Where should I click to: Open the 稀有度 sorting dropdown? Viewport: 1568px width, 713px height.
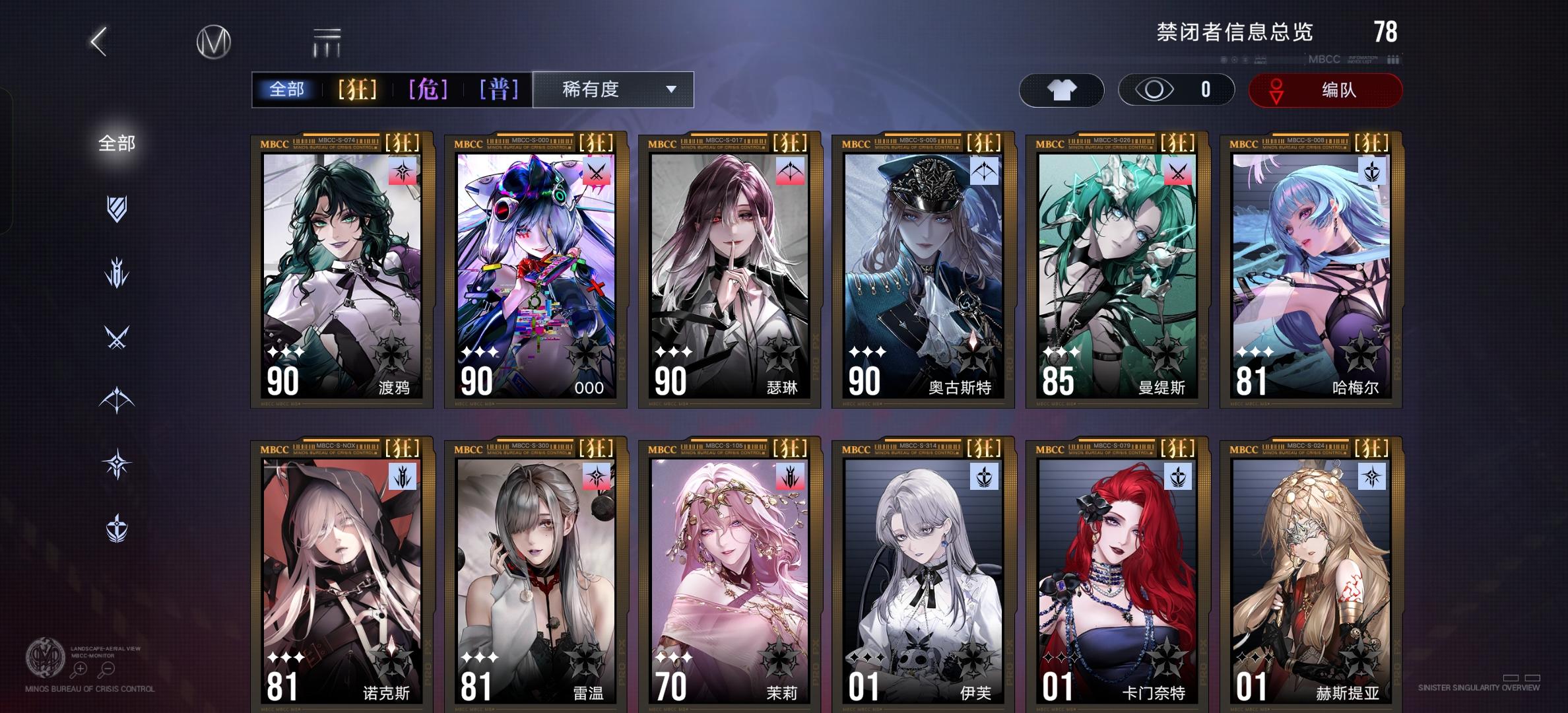click(x=612, y=90)
